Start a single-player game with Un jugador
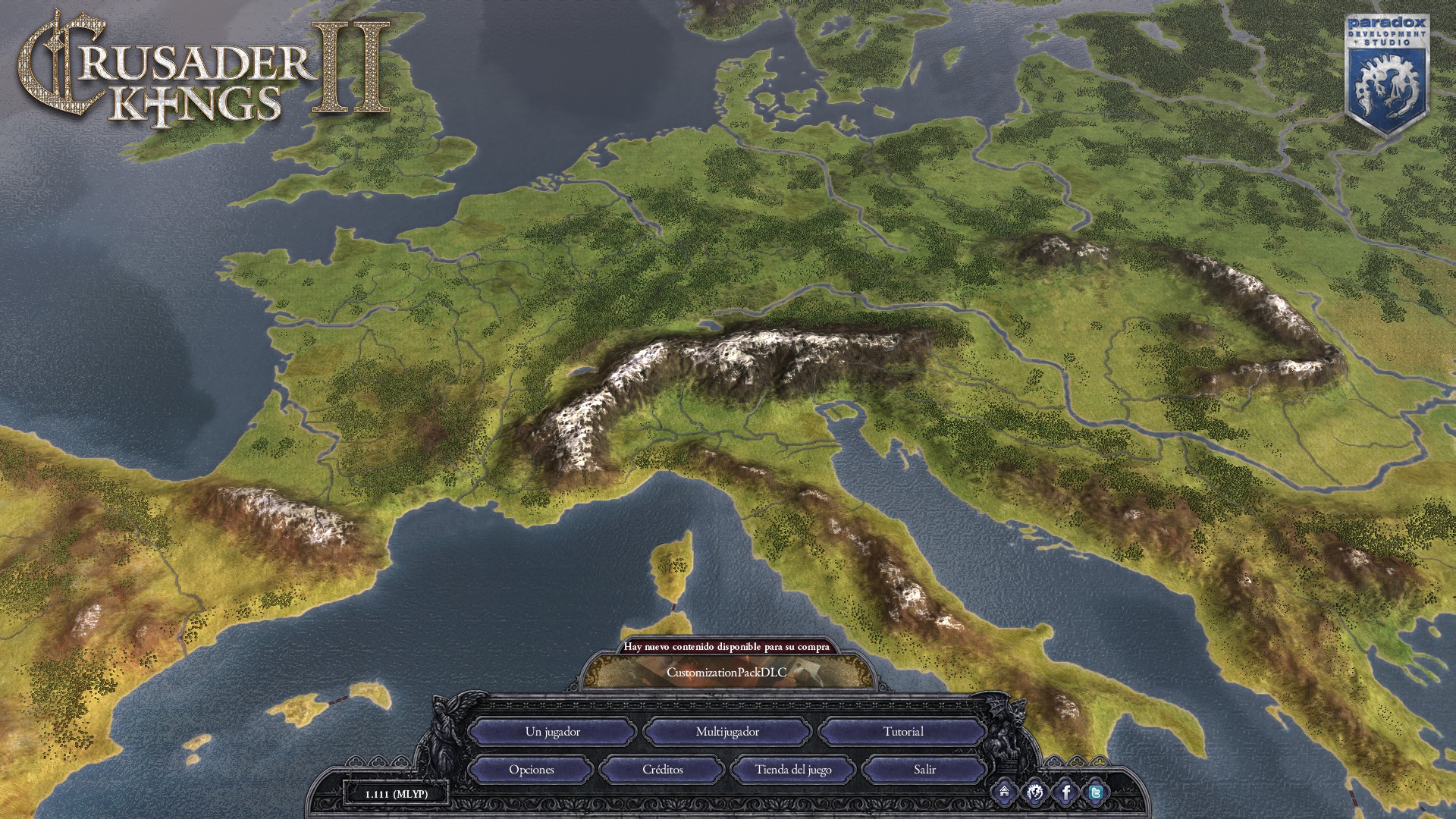 [x=552, y=732]
